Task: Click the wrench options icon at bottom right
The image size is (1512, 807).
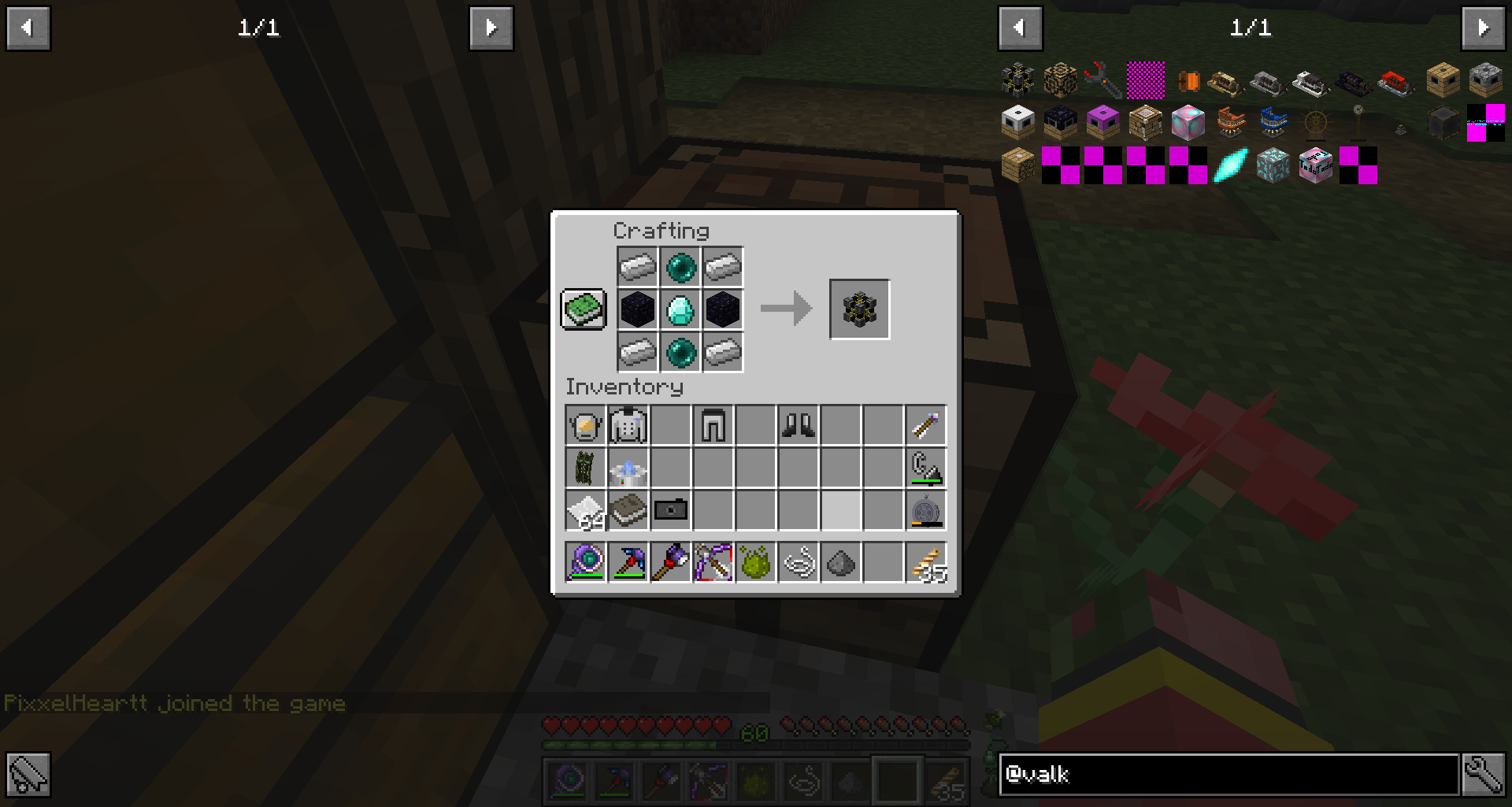Action: [1484, 774]
